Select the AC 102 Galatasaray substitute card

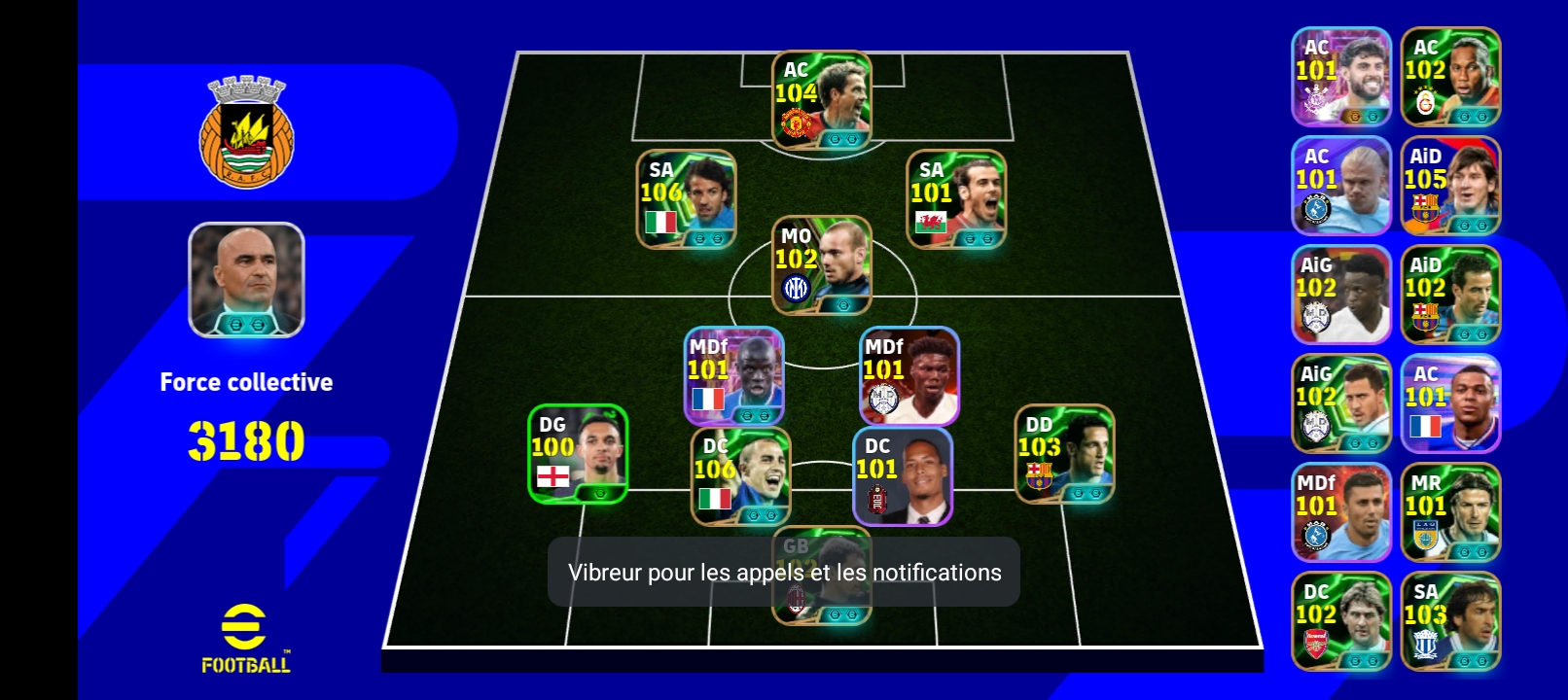(1450, 77)
